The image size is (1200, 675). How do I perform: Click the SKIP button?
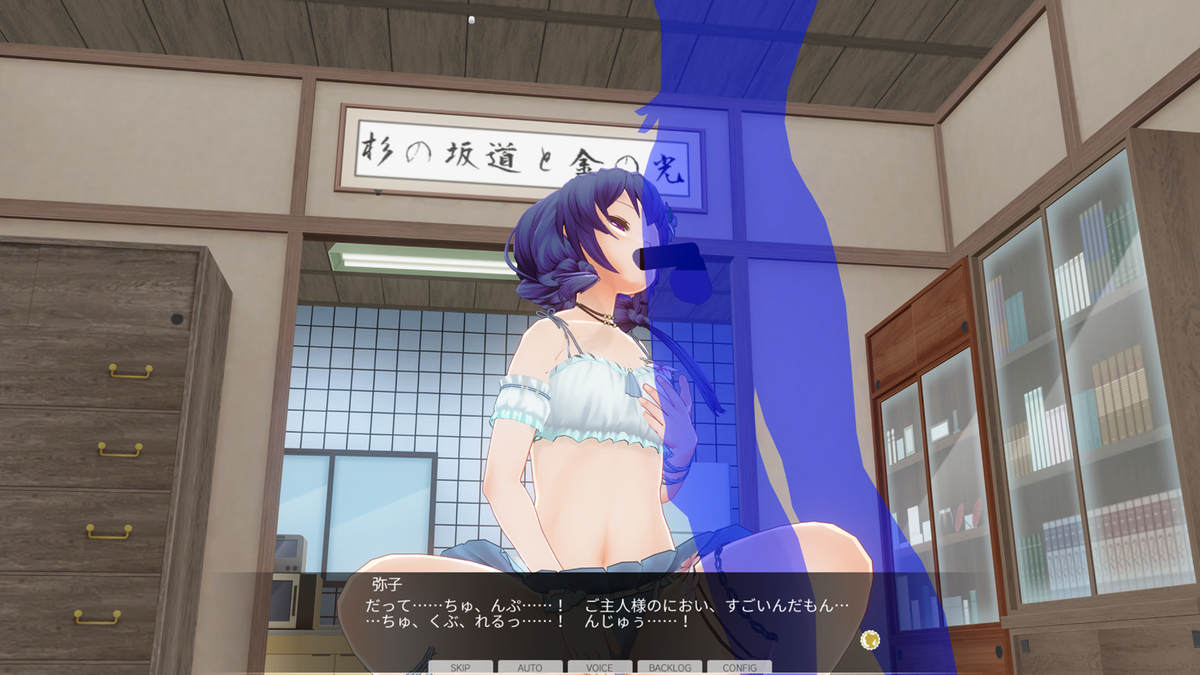tap(460, 667)
